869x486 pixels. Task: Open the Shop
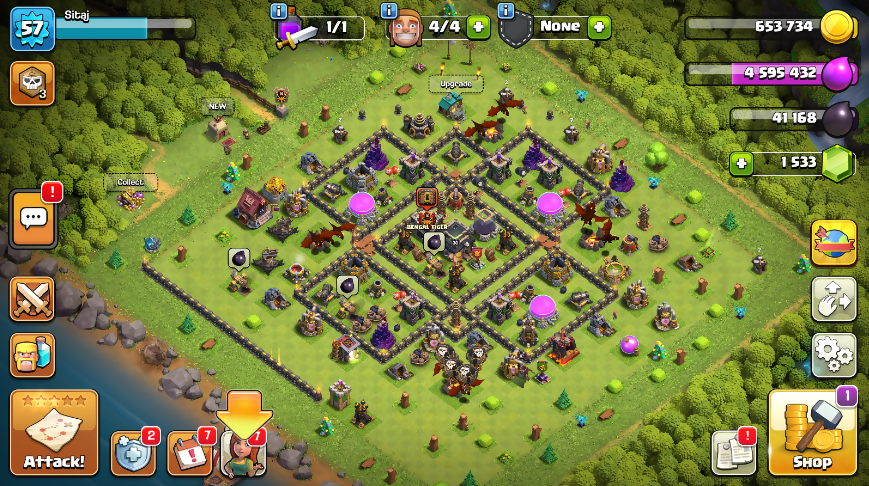(x=812, y=432)
